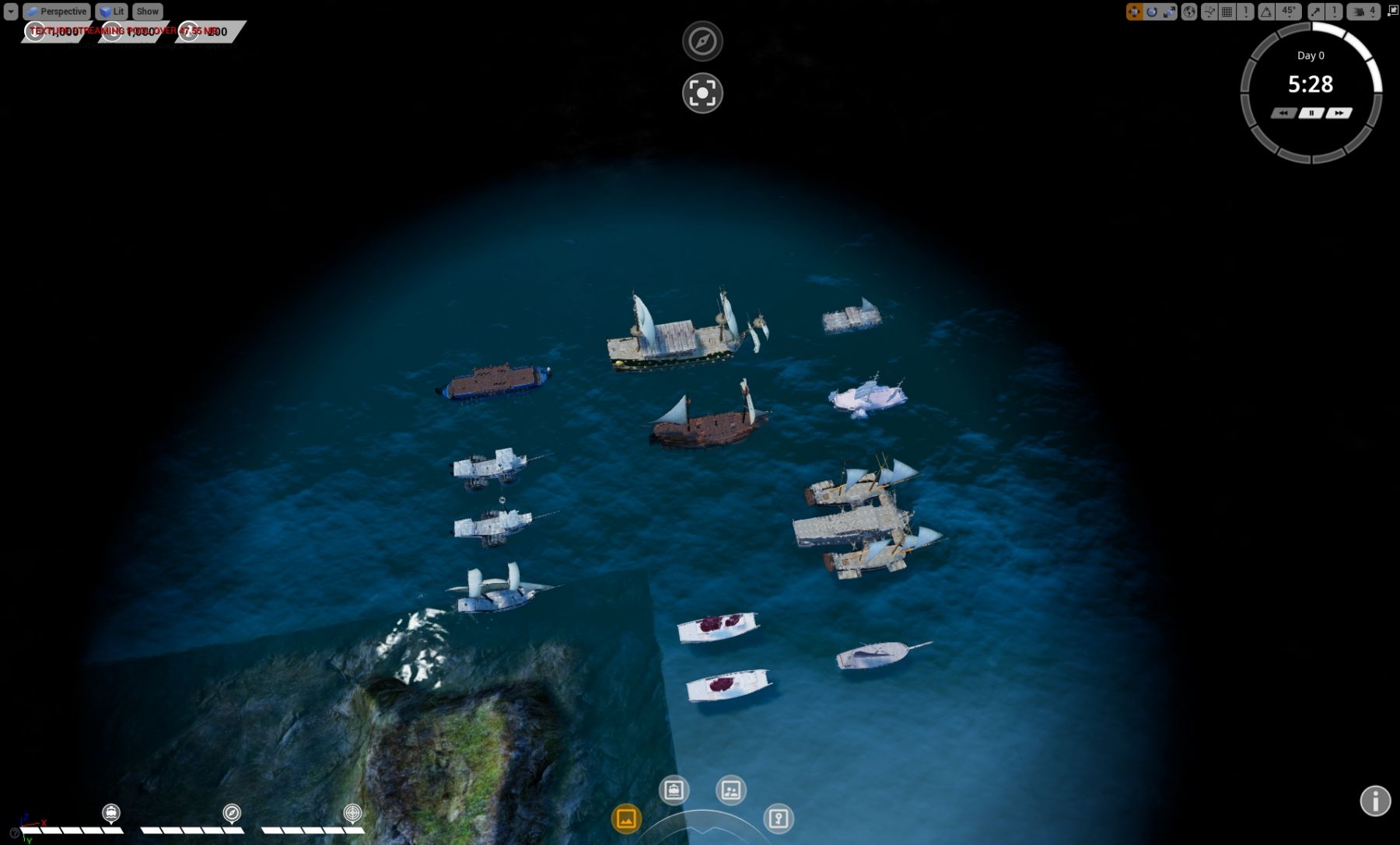Select the key radial menu icon
The height and width of the screenshot is (845, 1400).
click(x=778, y=819)
